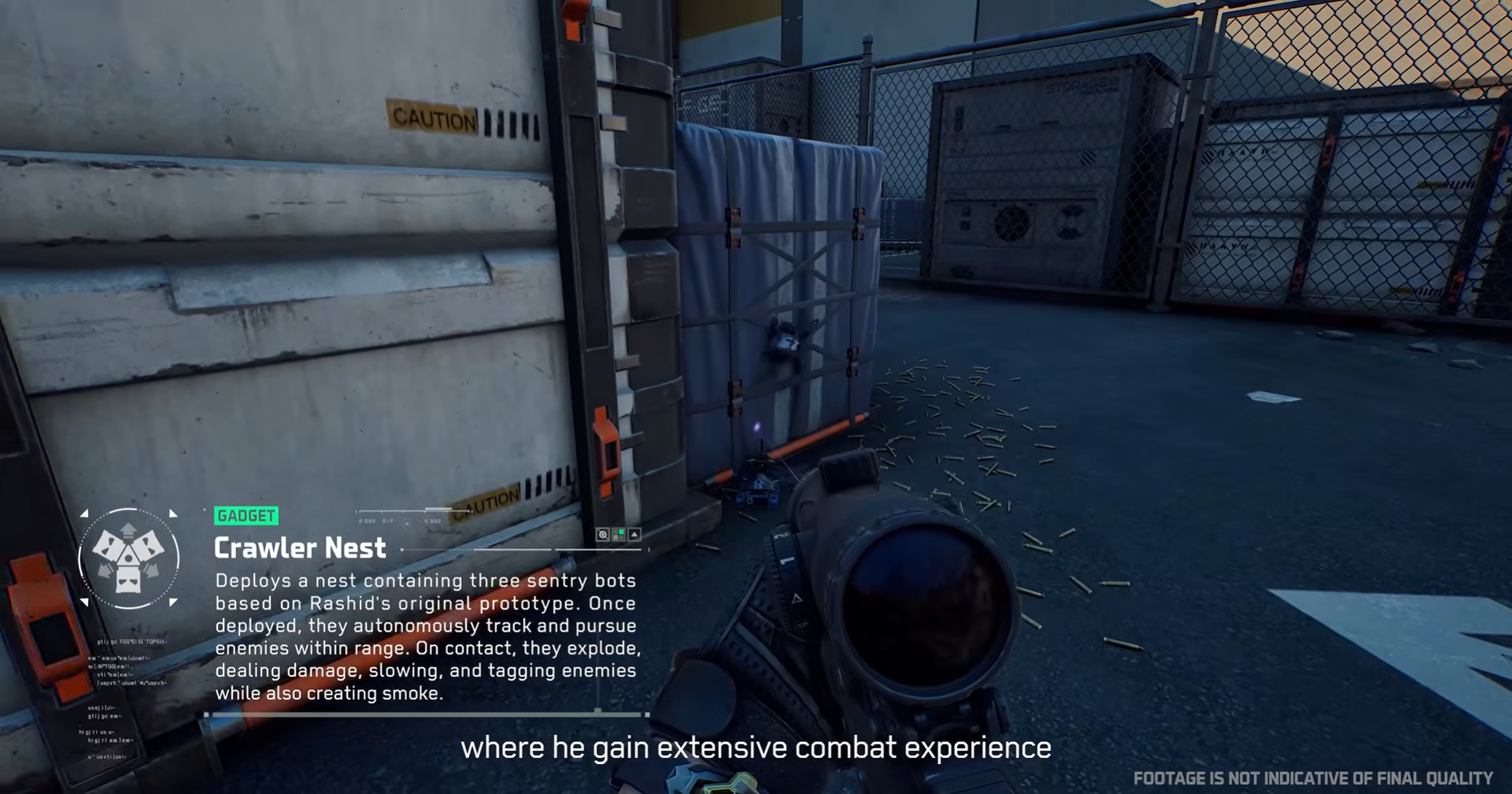Click the upward triangle icon

tap(635, 535)
